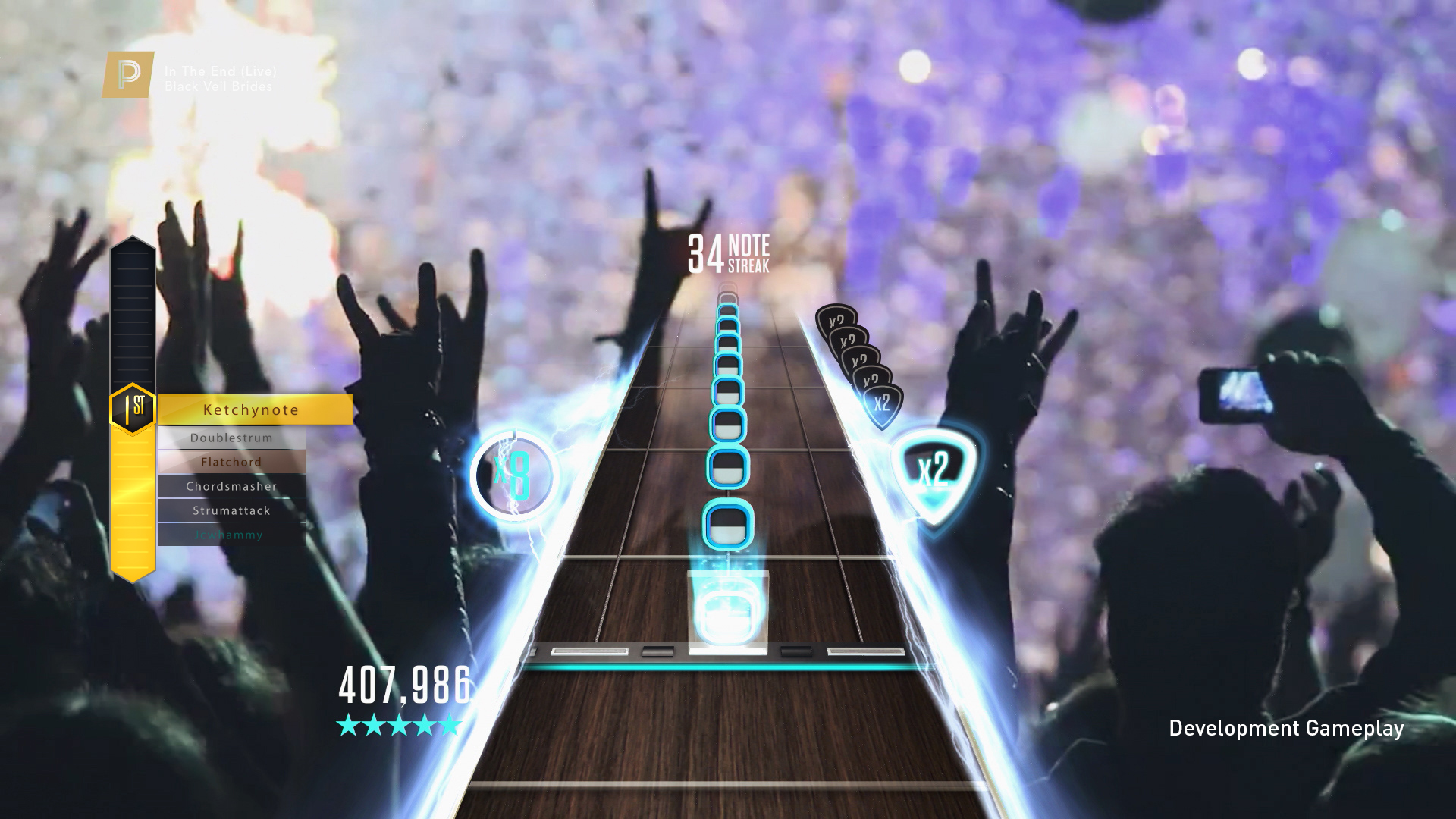Select the Doublestrum leaderboard entry

[232, 438]
